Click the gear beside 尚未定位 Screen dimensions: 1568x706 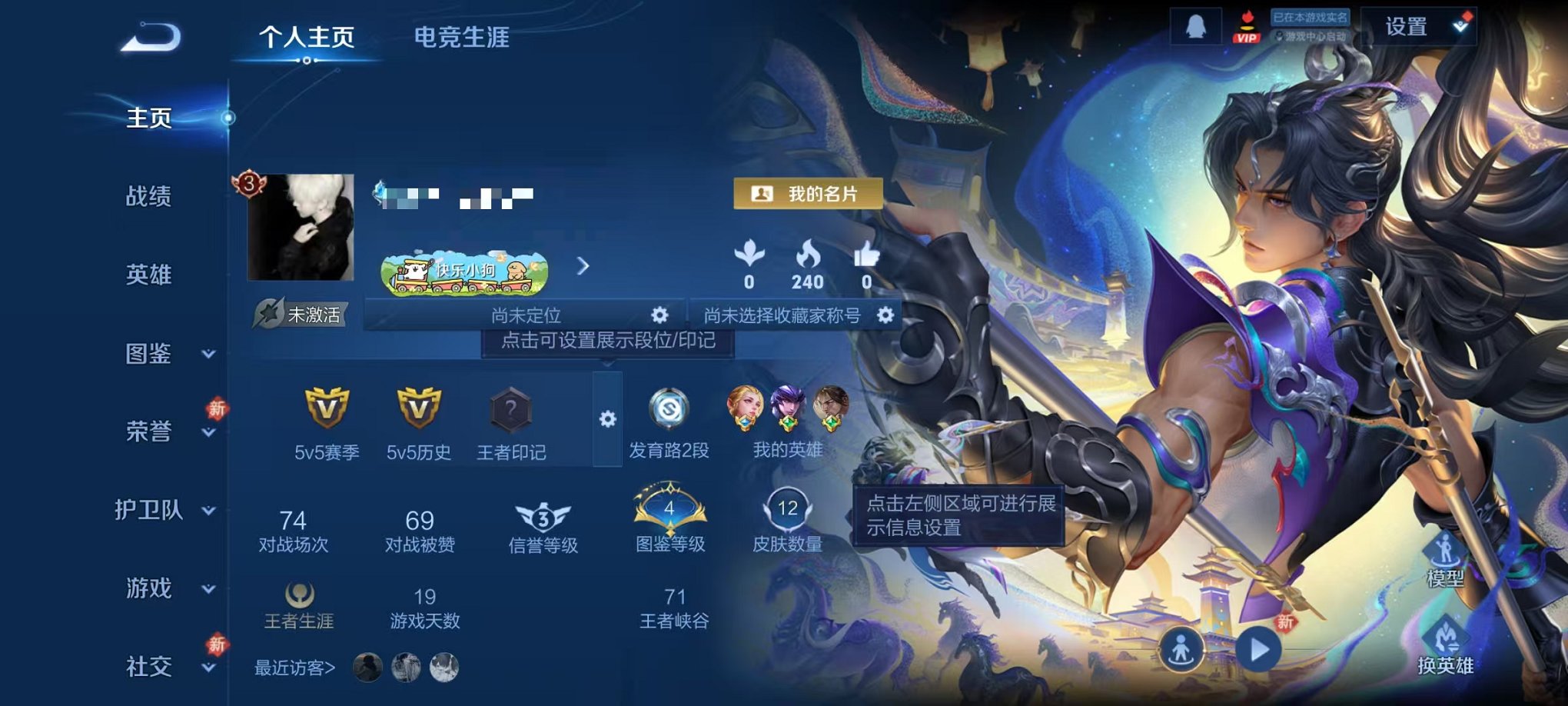(659, 315)
